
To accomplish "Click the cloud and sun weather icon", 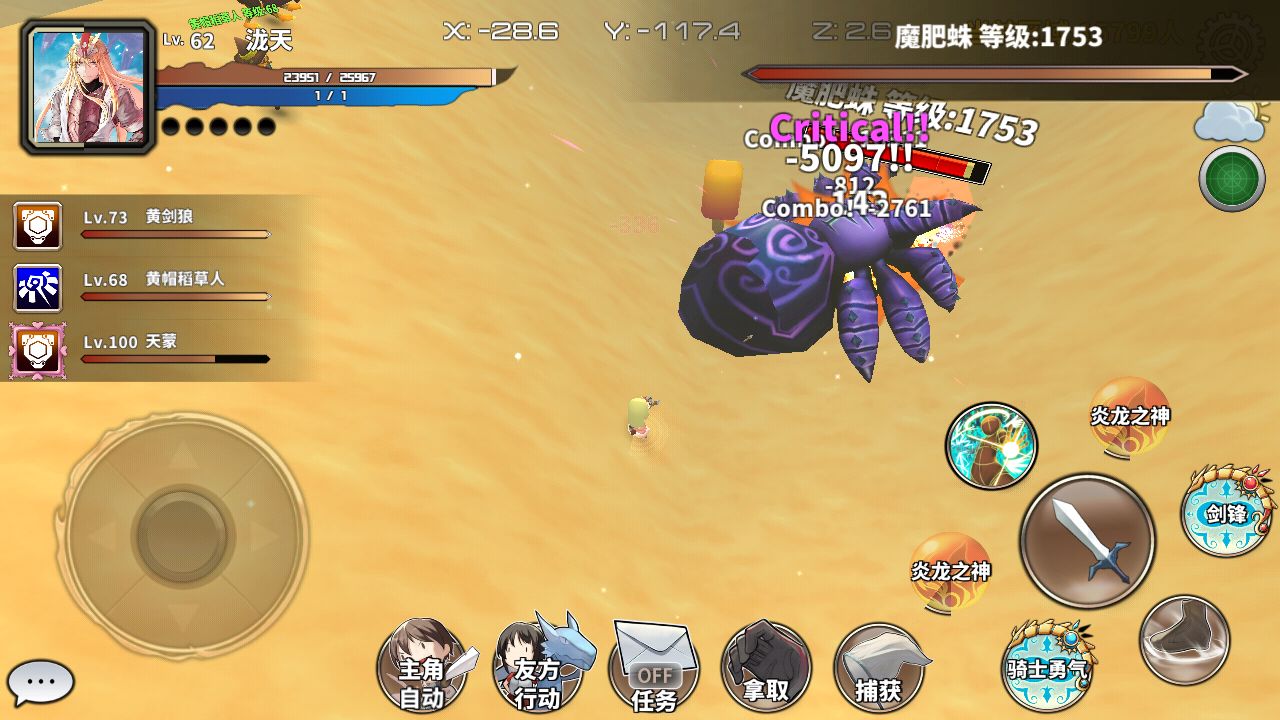I will (1230, 121).
